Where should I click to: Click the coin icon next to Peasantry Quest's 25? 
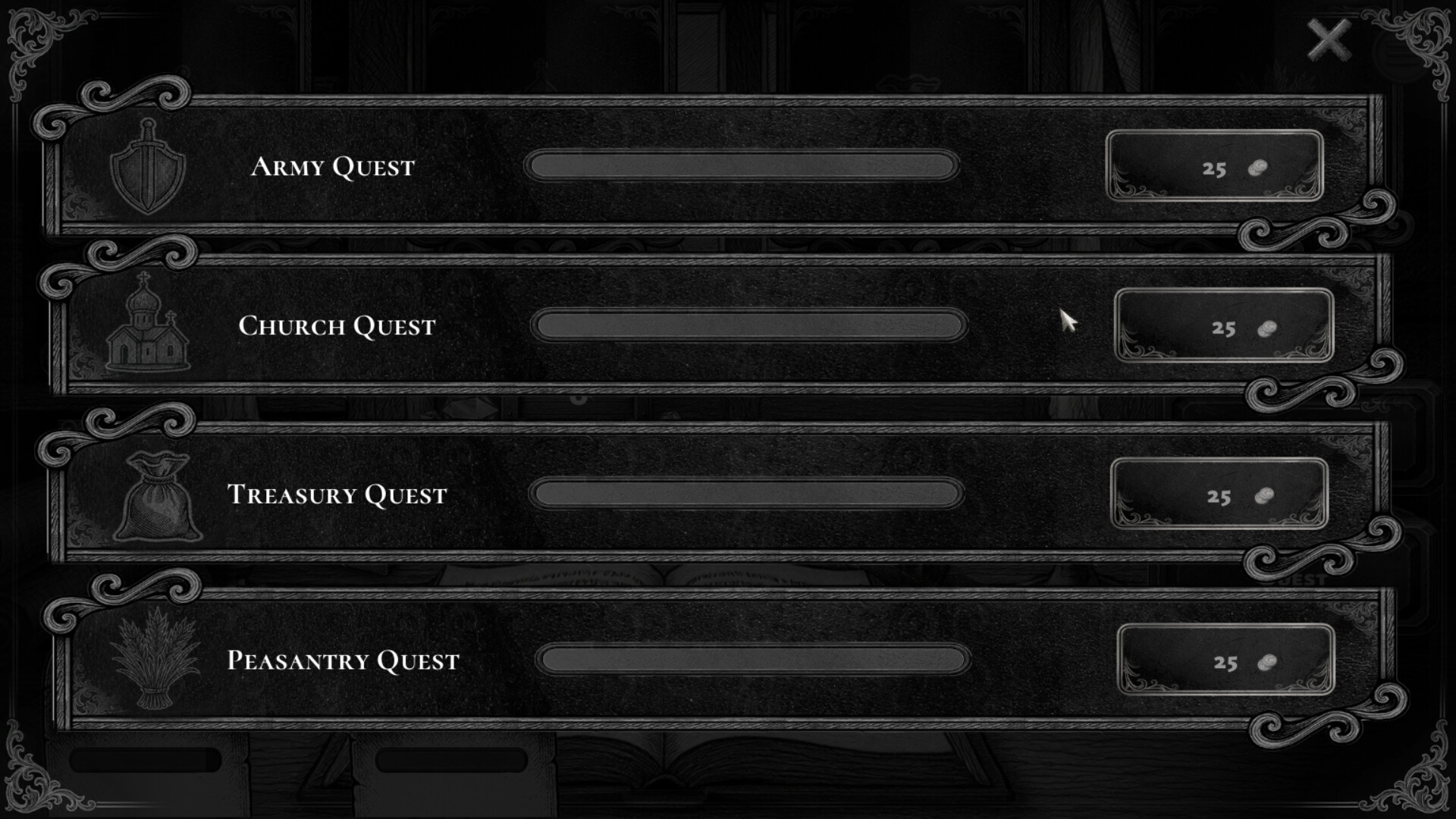1269,661
